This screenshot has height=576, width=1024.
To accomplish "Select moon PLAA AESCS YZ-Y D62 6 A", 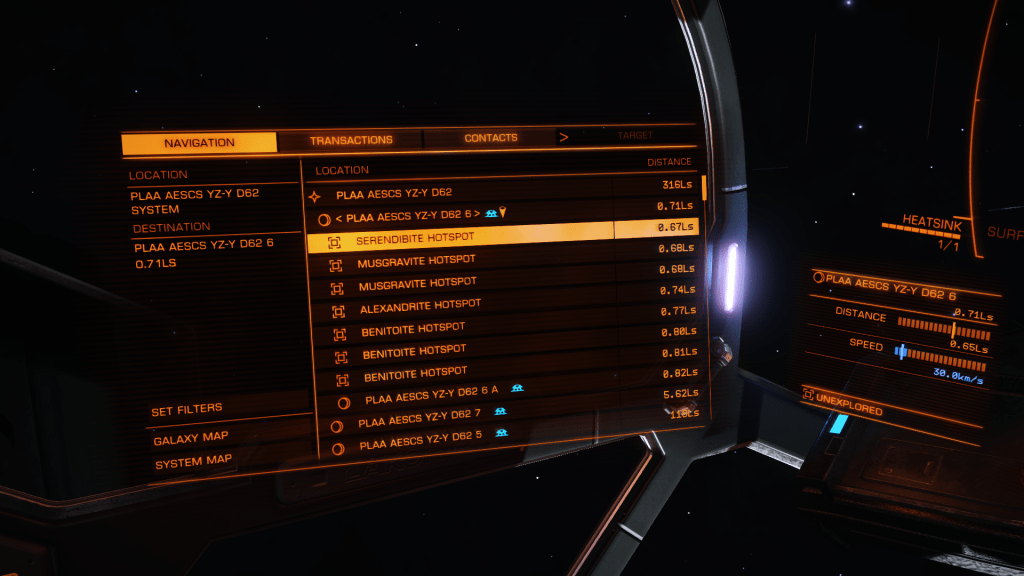I will 430,397.
